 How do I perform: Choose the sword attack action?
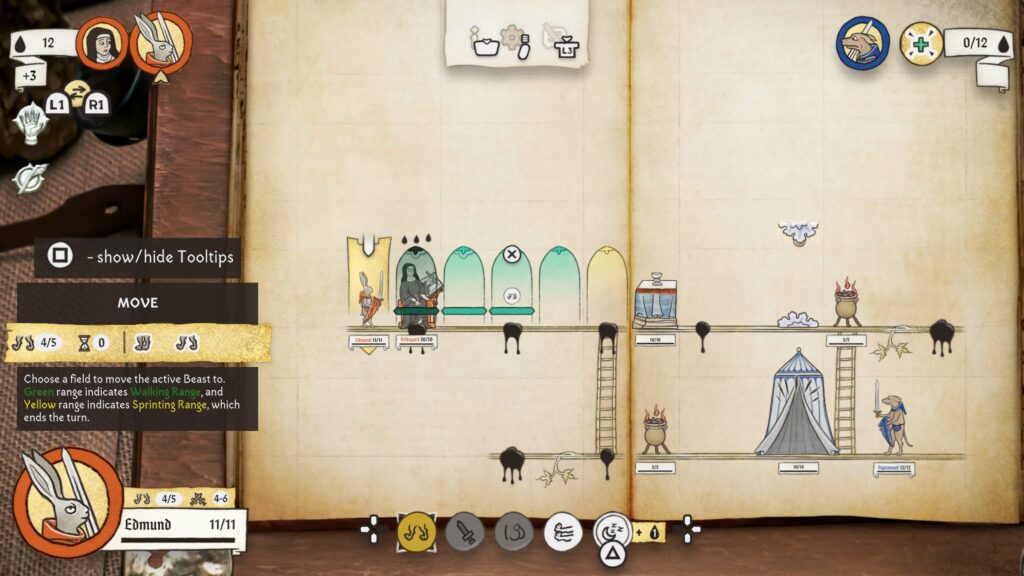tap(465, 531)
